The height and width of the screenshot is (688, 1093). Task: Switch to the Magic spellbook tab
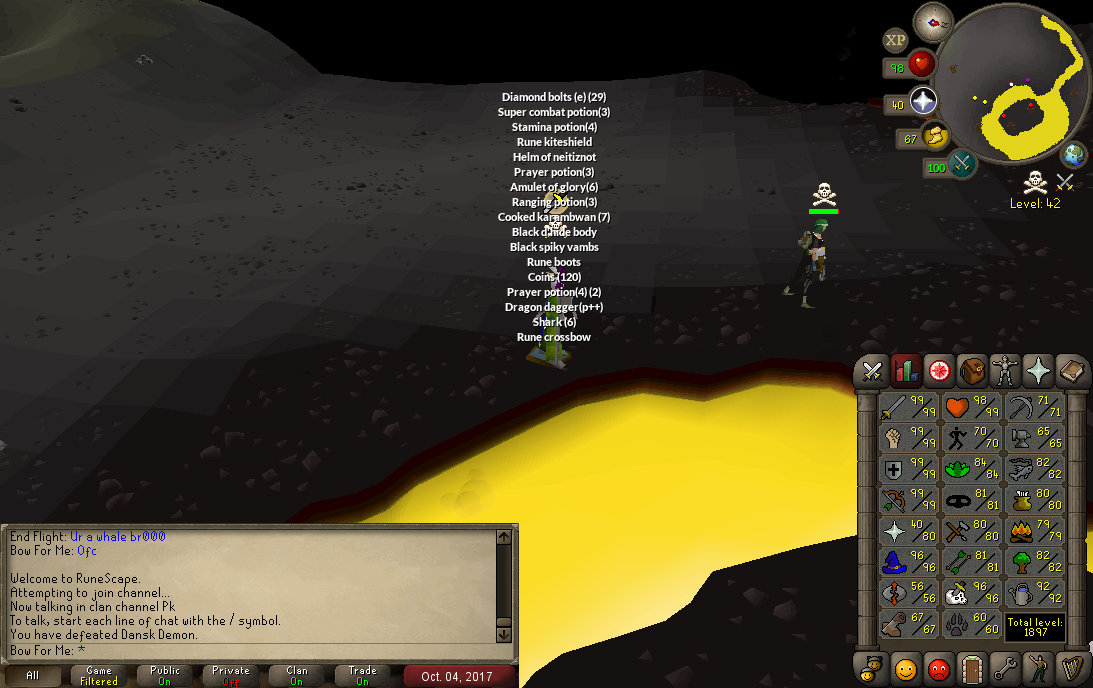click(x=1072, y=371)
